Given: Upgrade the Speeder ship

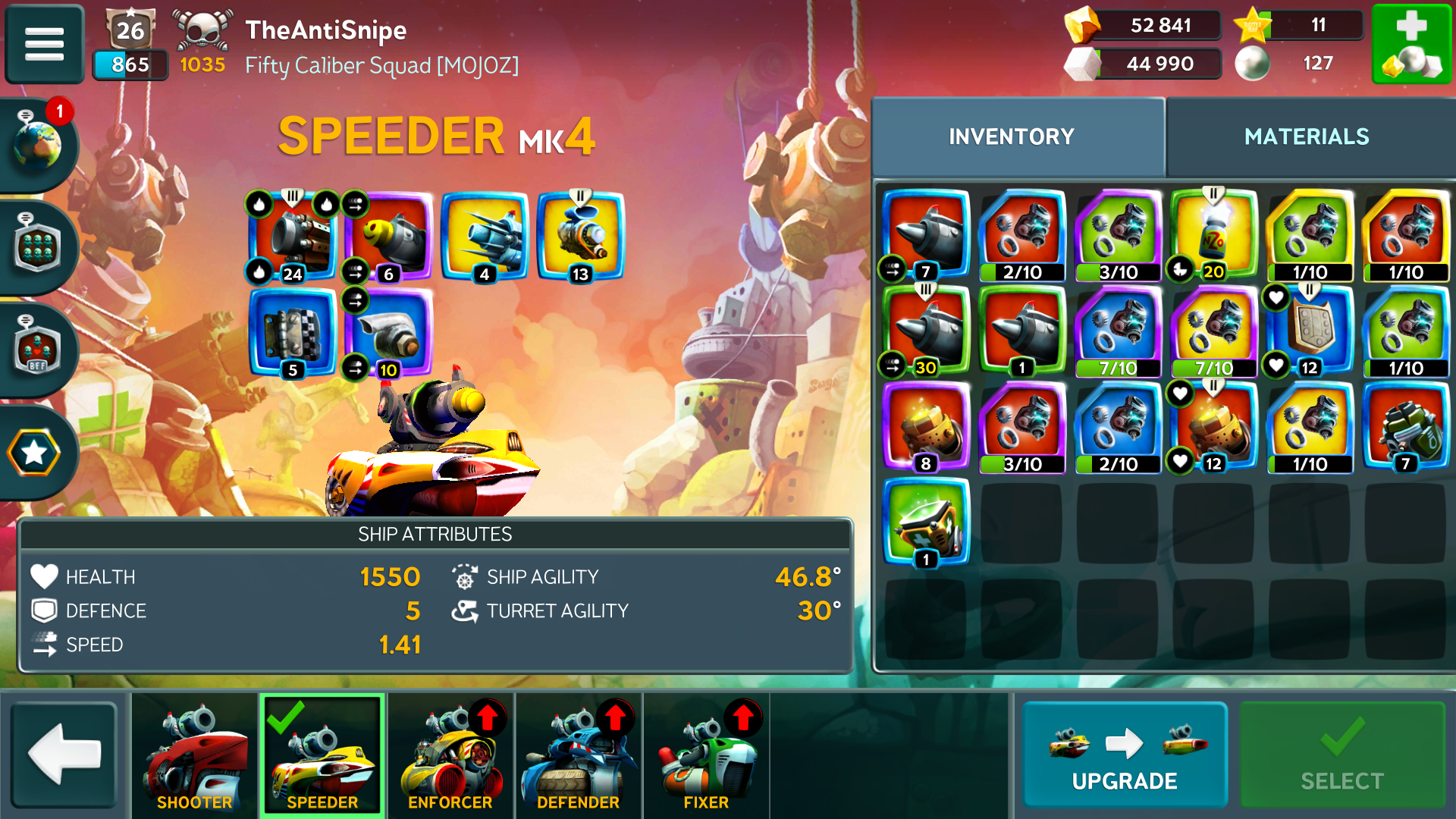Looking at the screenshot, I should click(x=1124, y=755).
